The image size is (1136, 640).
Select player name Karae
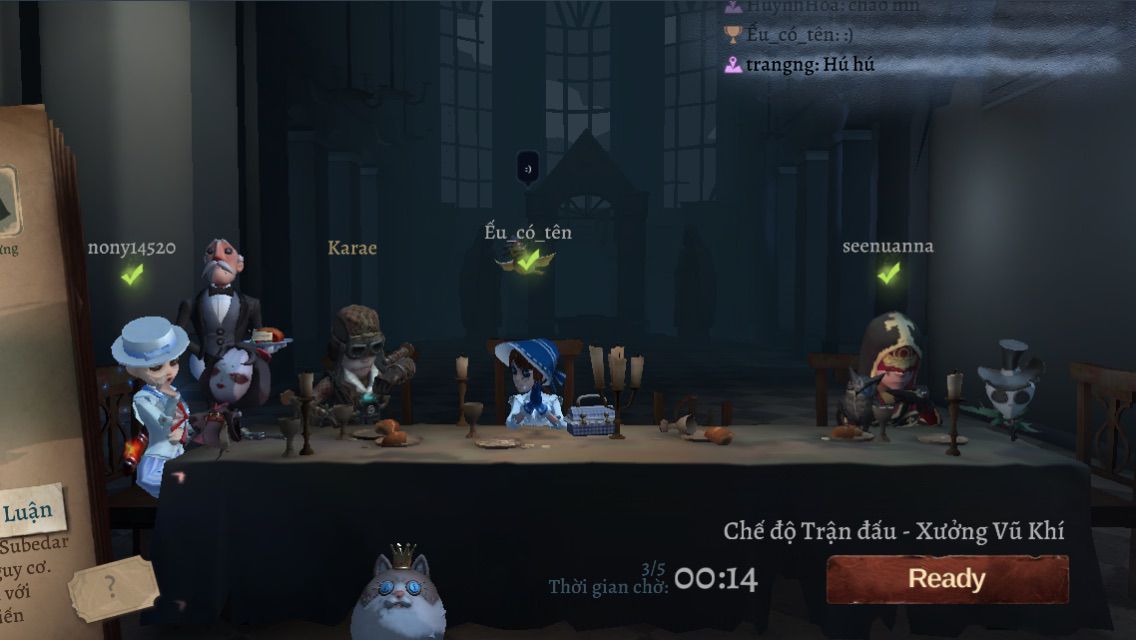[x=352, y=247]
